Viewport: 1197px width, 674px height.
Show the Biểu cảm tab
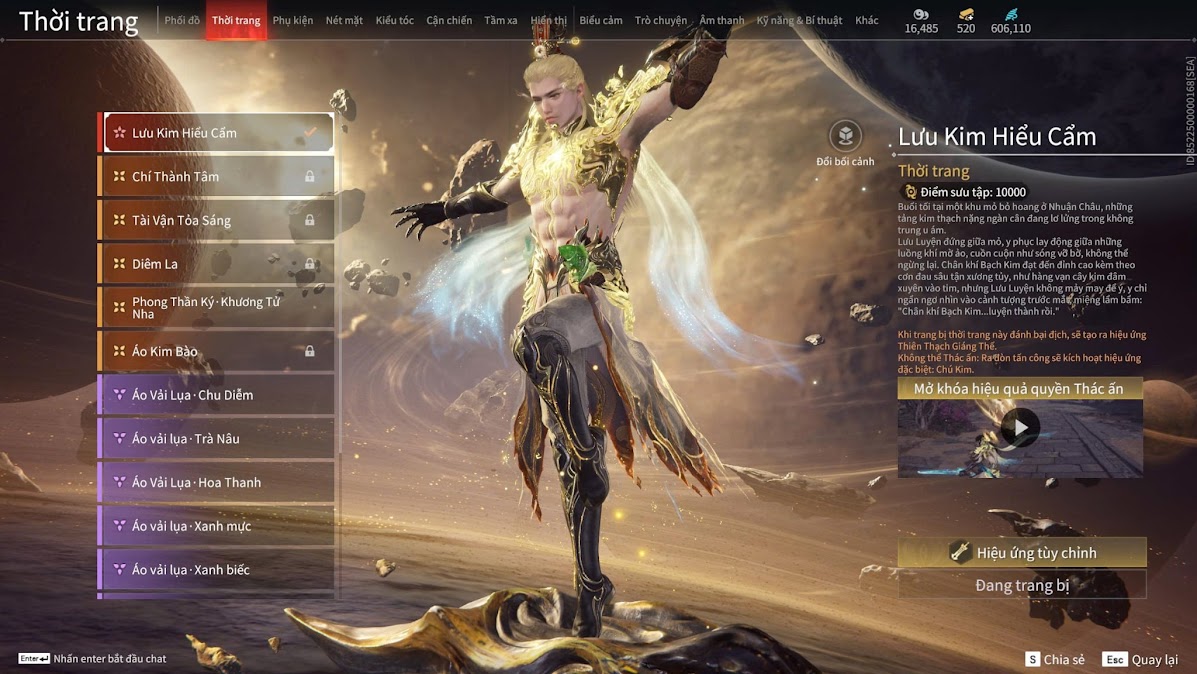click(600, 20)
